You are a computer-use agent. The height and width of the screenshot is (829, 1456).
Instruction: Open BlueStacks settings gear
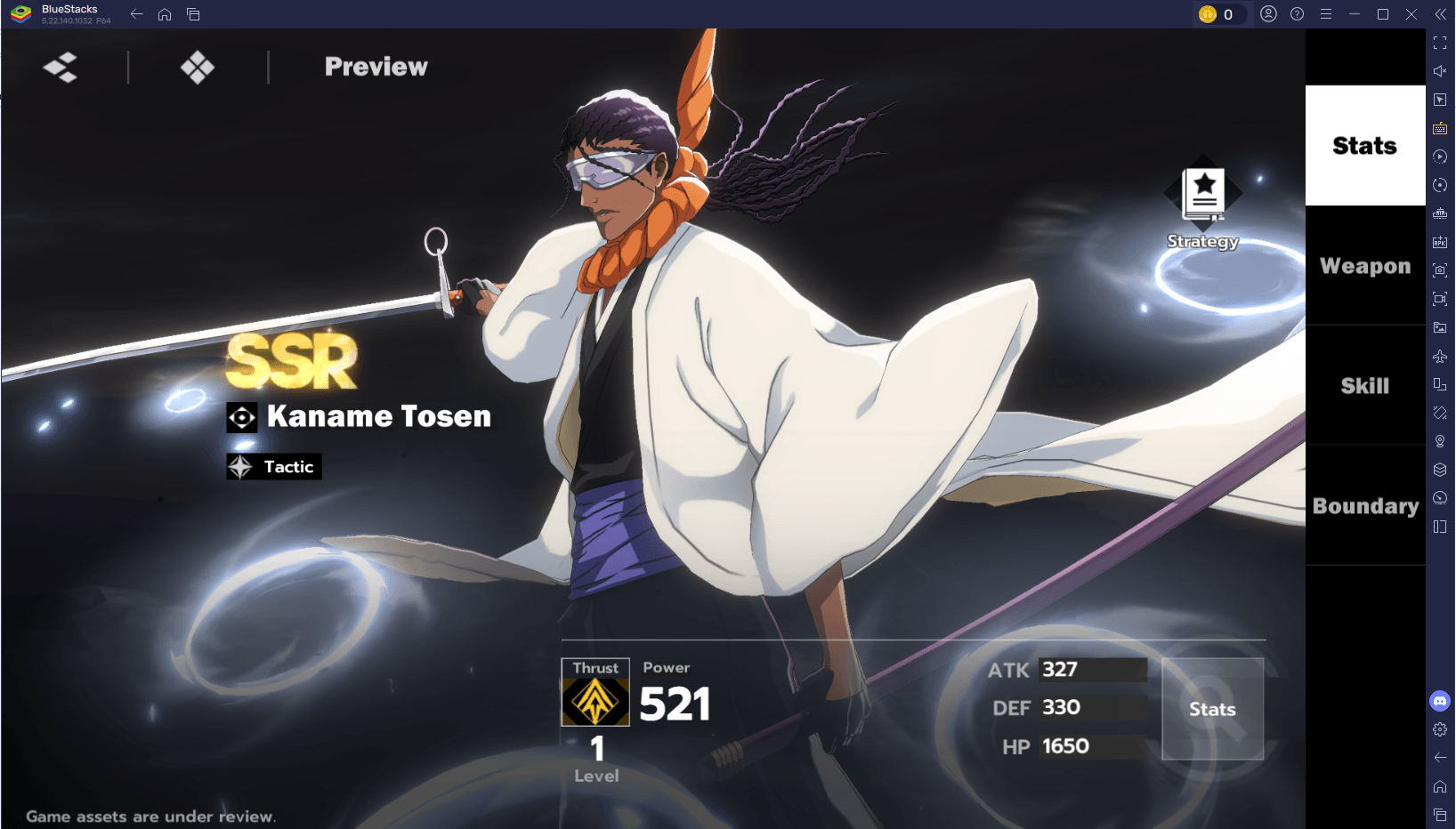pos(1440,729)
